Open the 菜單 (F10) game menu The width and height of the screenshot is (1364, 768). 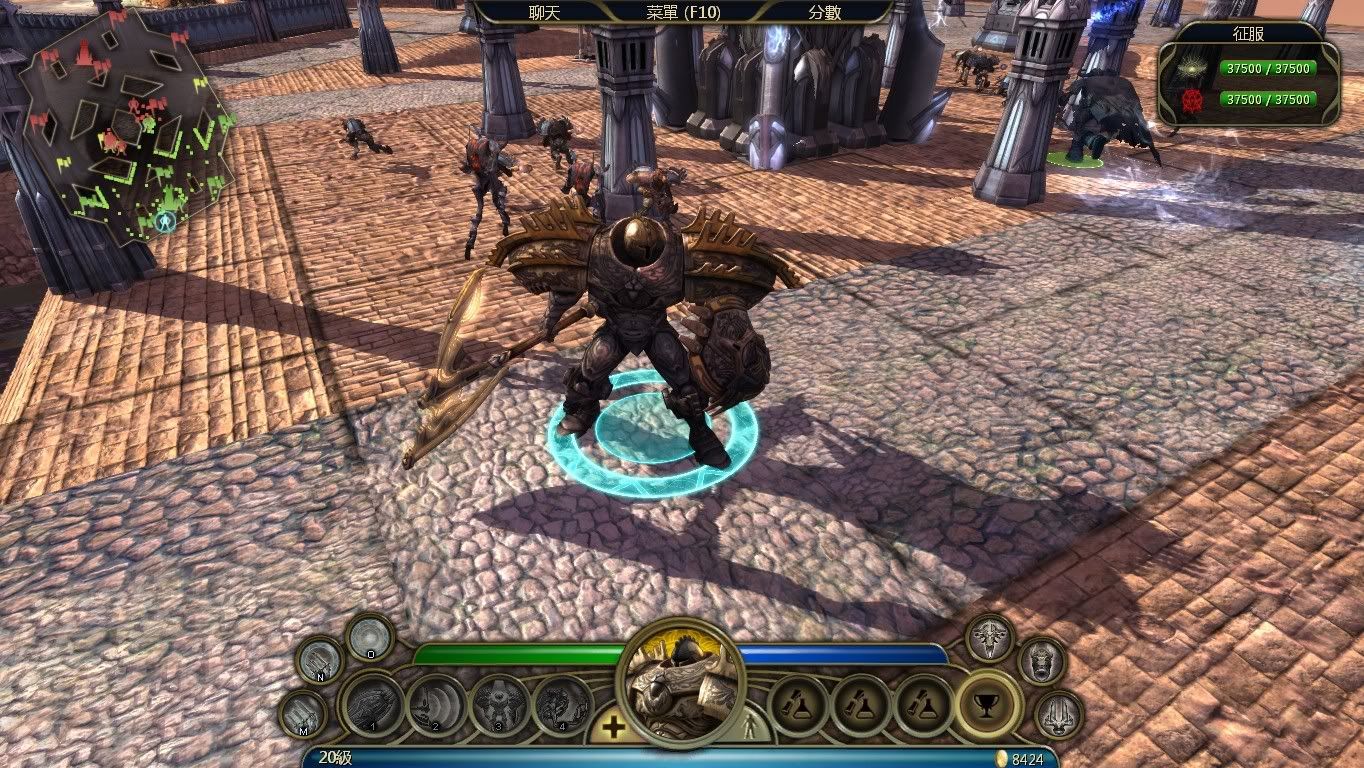click(683, 12)
